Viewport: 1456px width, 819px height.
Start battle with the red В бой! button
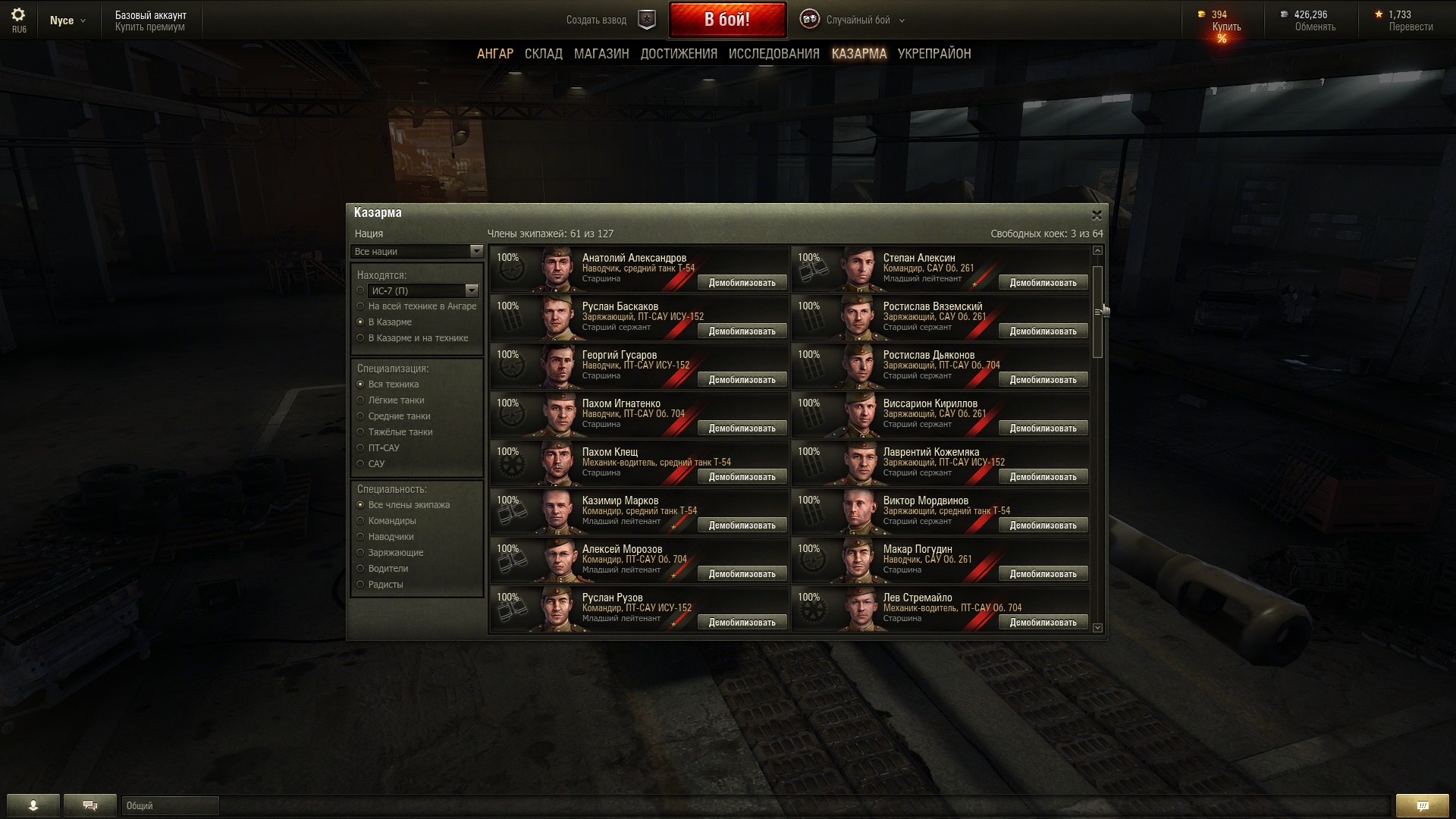(726, 20)
